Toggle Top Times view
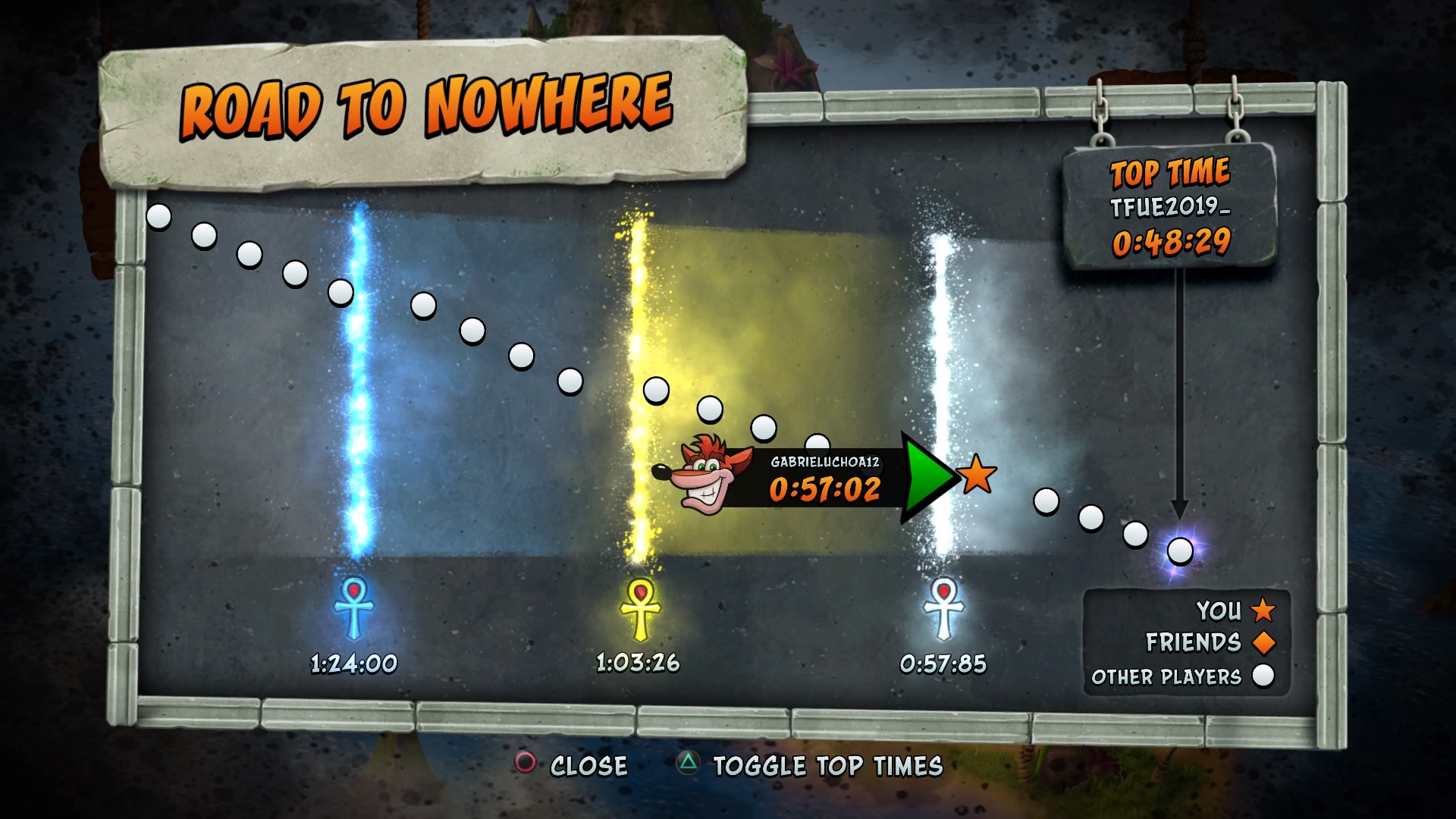This screenshot has width=1456, height=819. [x=811, y=765]
